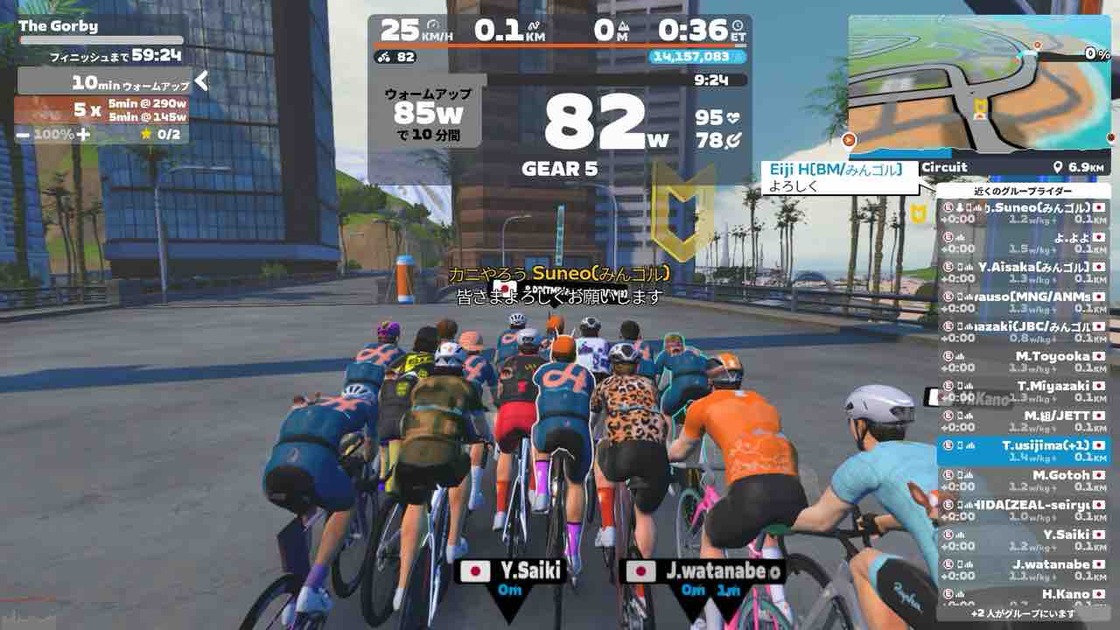This screenshot has width=1120, height=630.
Task: Click the J.watanabe rider name tag
Action: click(702, 571)
